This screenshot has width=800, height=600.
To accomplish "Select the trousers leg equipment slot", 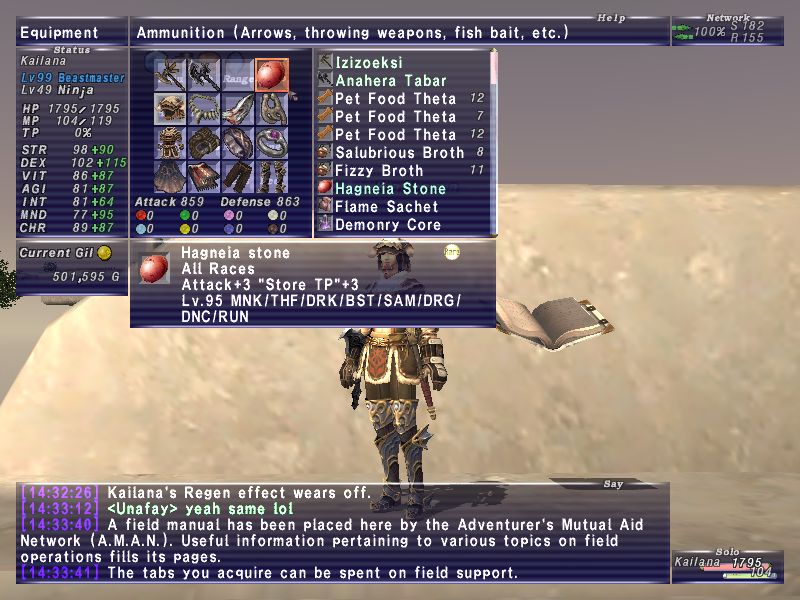I will point(238,176).
